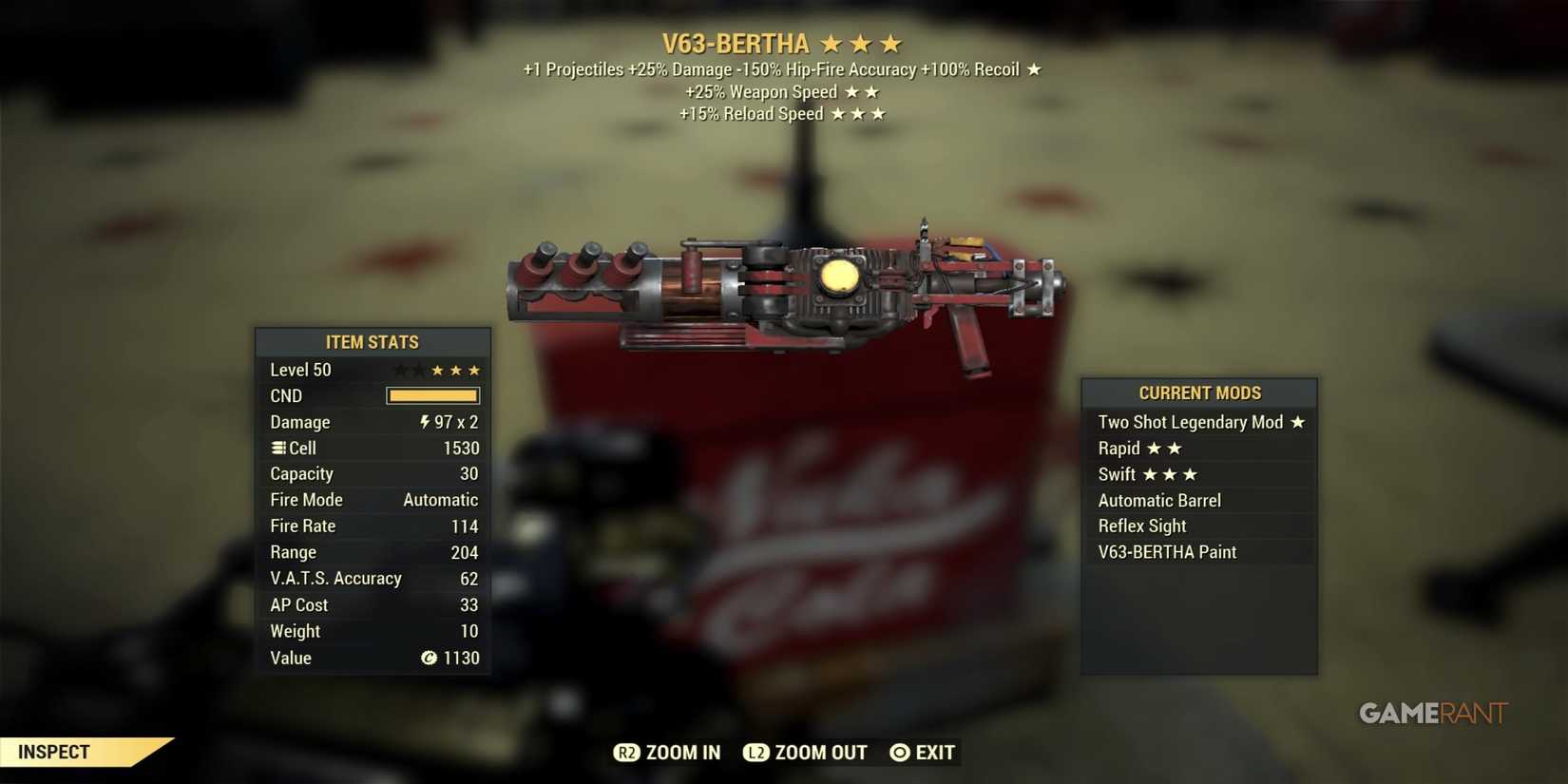The image size is (1568, 784).
Task: Click the star beside Two Shot Legendary Mod
Action: click(x=1299, y=422)
